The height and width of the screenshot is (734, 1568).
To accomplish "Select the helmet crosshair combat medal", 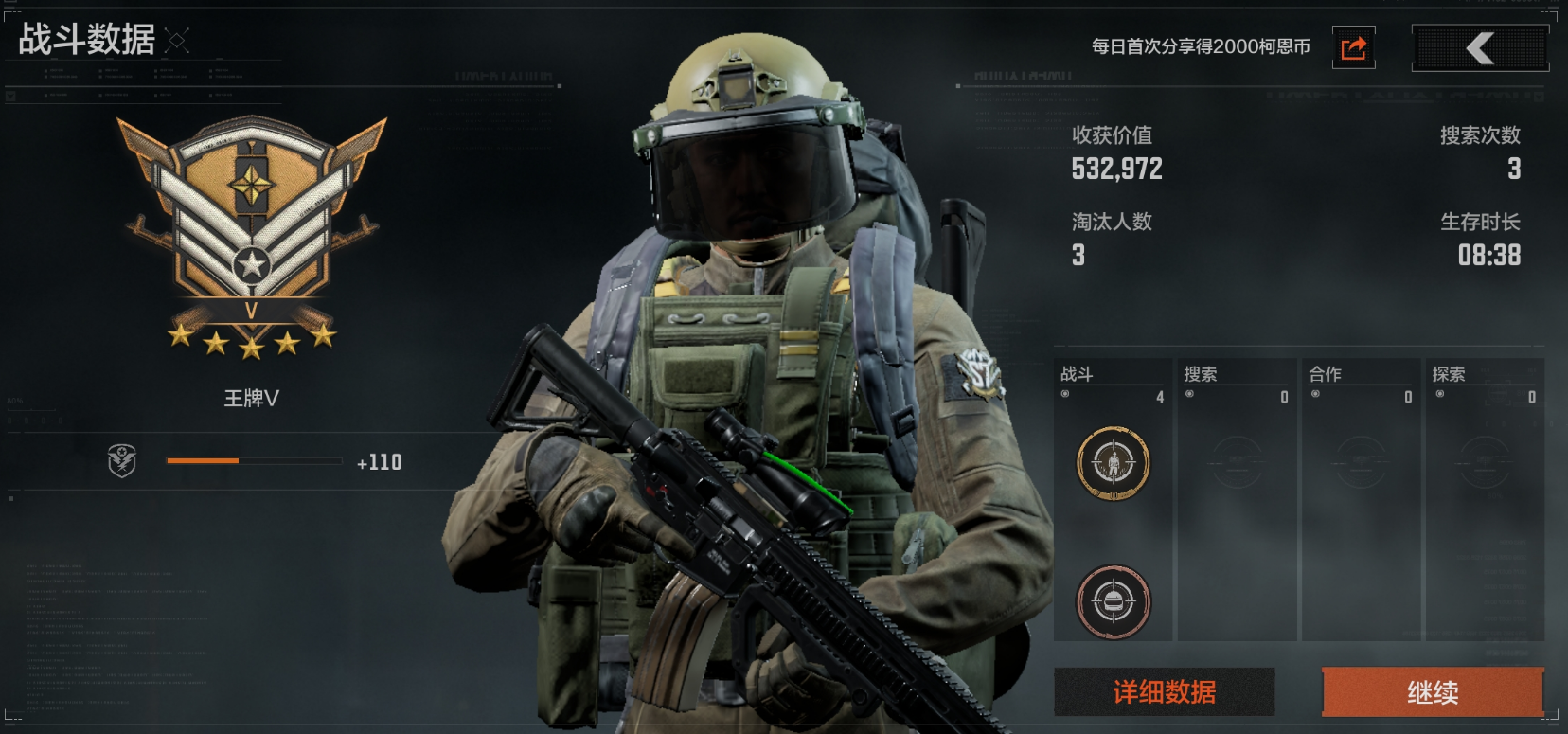I will [x=1114, y=601].
